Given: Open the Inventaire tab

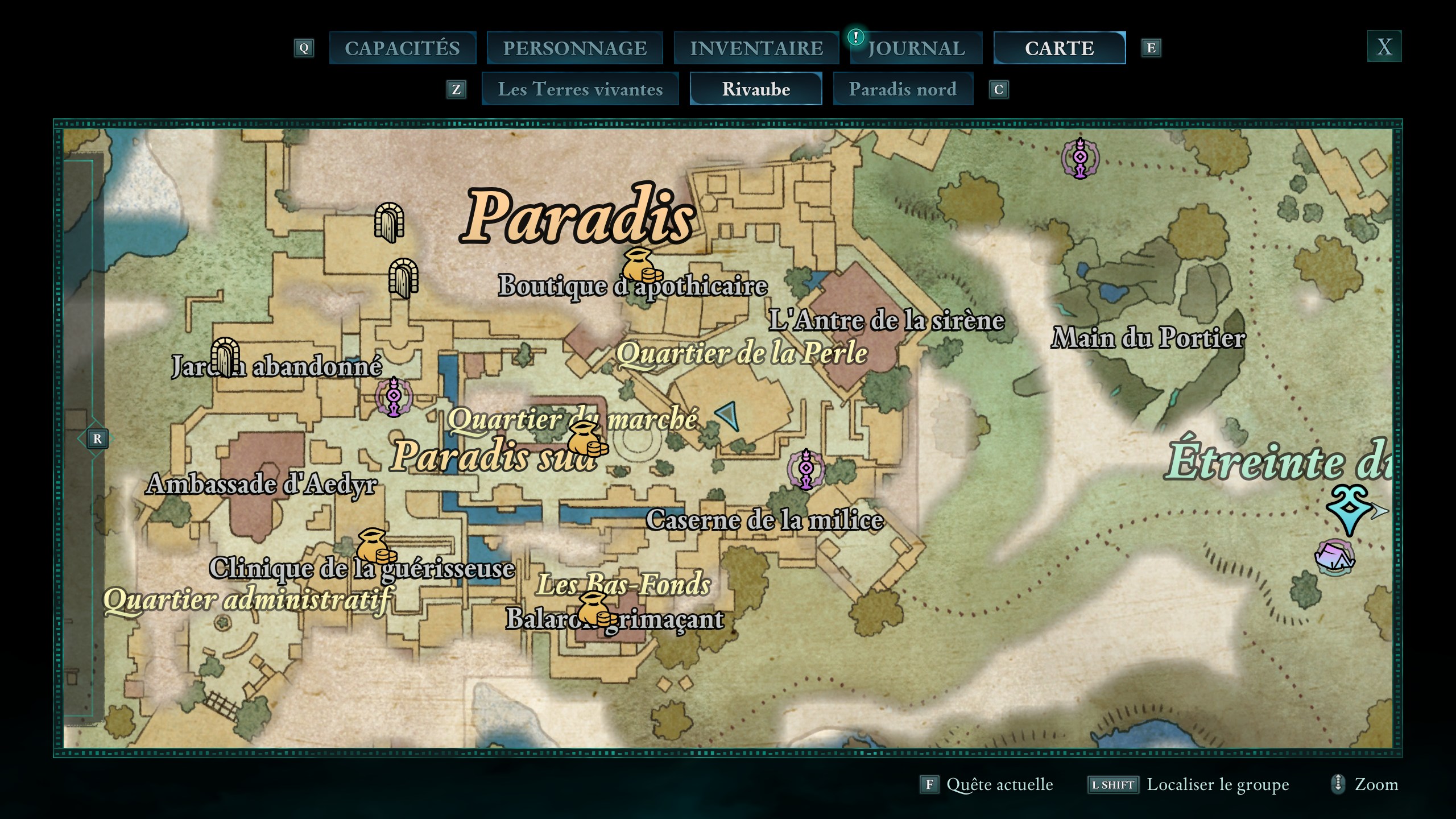Looking at the screenshot, I should [x=756, y=48].
